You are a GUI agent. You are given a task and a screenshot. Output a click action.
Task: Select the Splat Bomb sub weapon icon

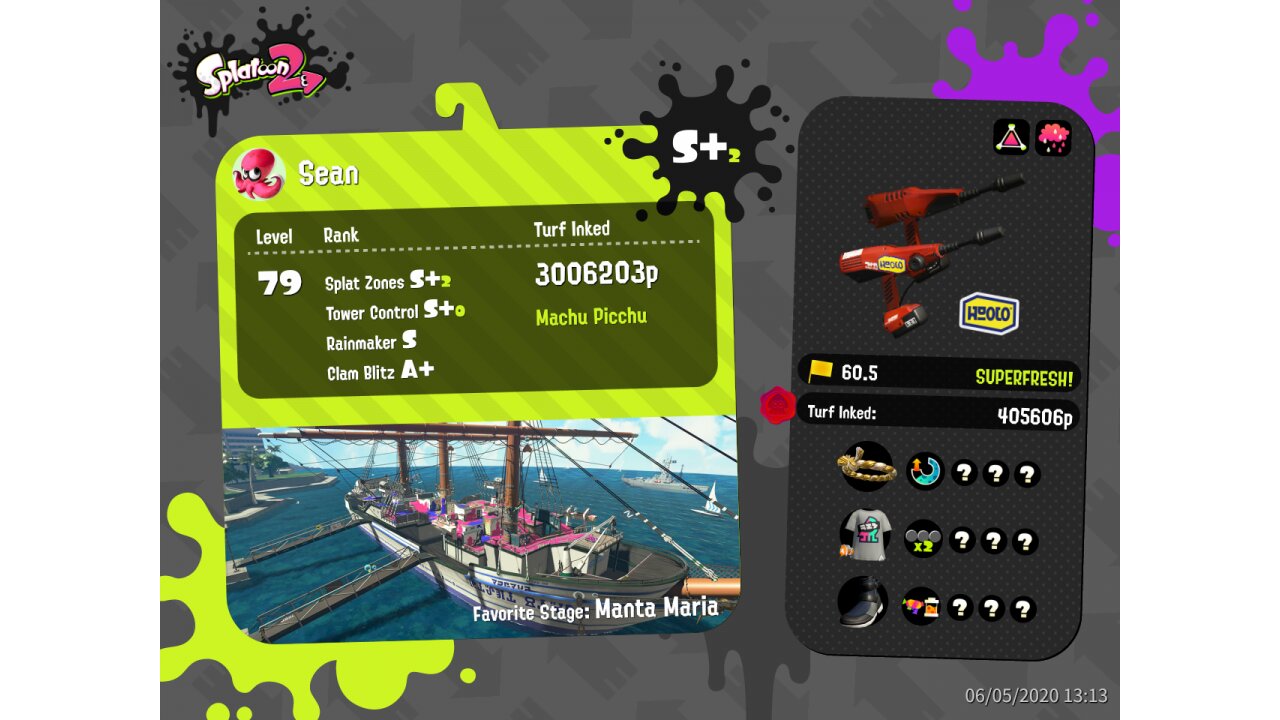click(1011, 137)
